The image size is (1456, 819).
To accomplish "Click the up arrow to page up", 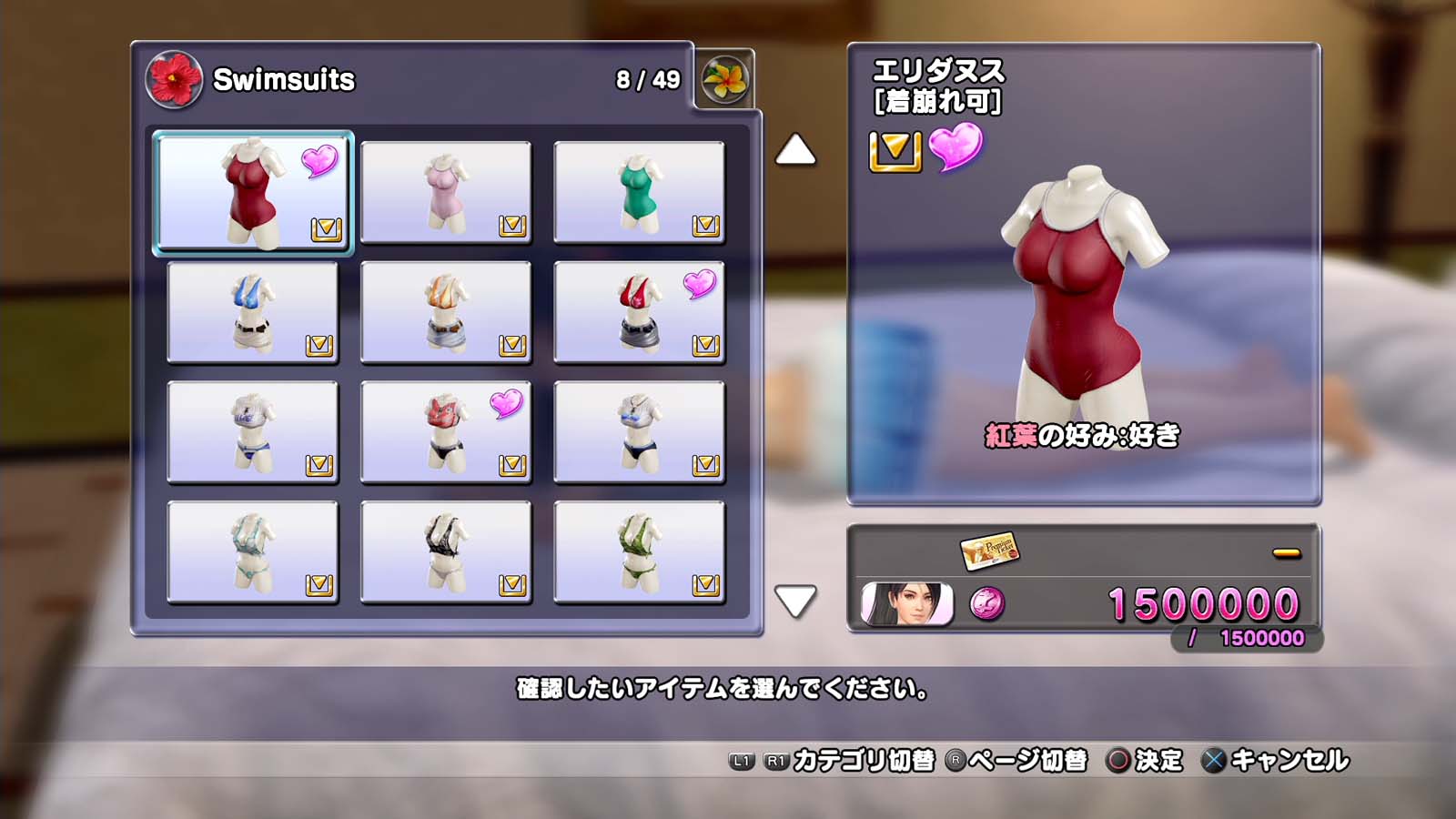I will 795,150.
